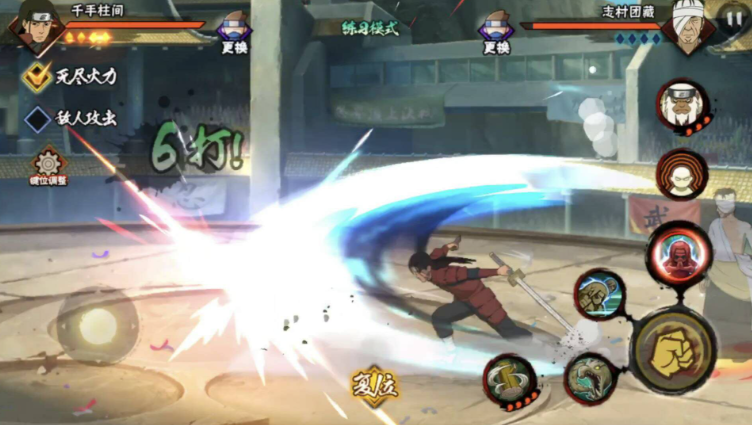Change your ninja via left 更换 icon

233,31
